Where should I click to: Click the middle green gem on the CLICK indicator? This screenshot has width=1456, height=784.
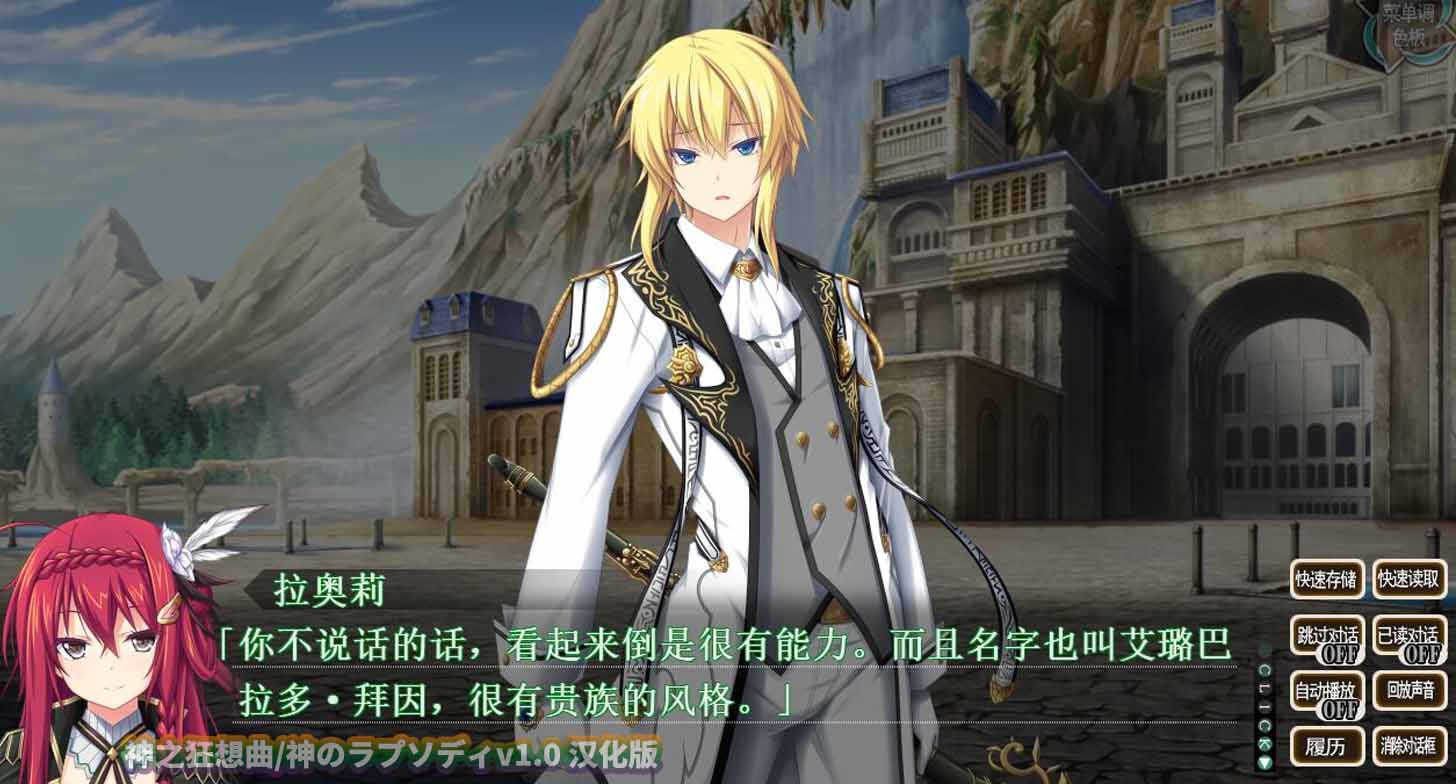[x=1264, y=724]
